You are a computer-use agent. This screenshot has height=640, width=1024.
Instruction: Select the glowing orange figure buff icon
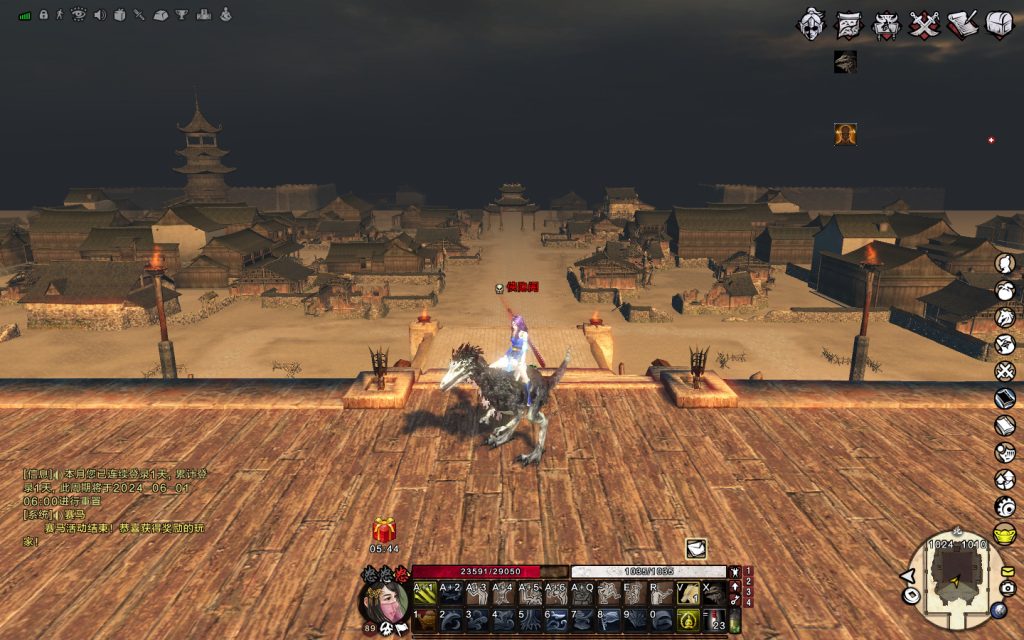point(846,134)
